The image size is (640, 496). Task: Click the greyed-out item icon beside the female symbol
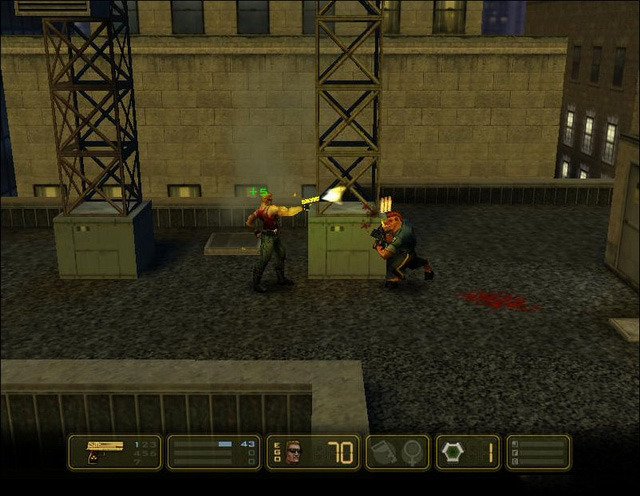point(384,453)
